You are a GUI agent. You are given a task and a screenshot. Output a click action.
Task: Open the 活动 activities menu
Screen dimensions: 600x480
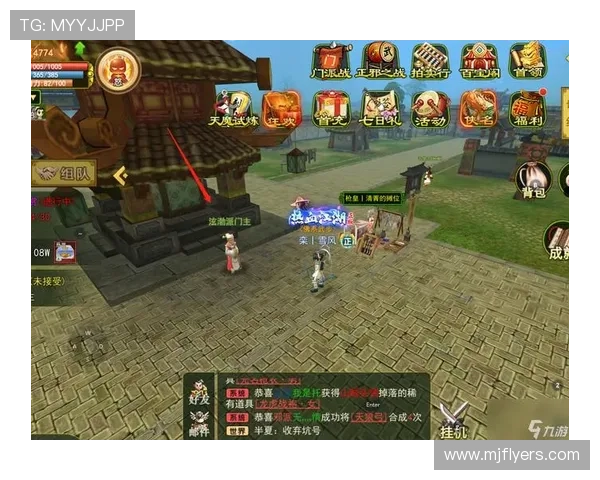click(x=430, y=108)
